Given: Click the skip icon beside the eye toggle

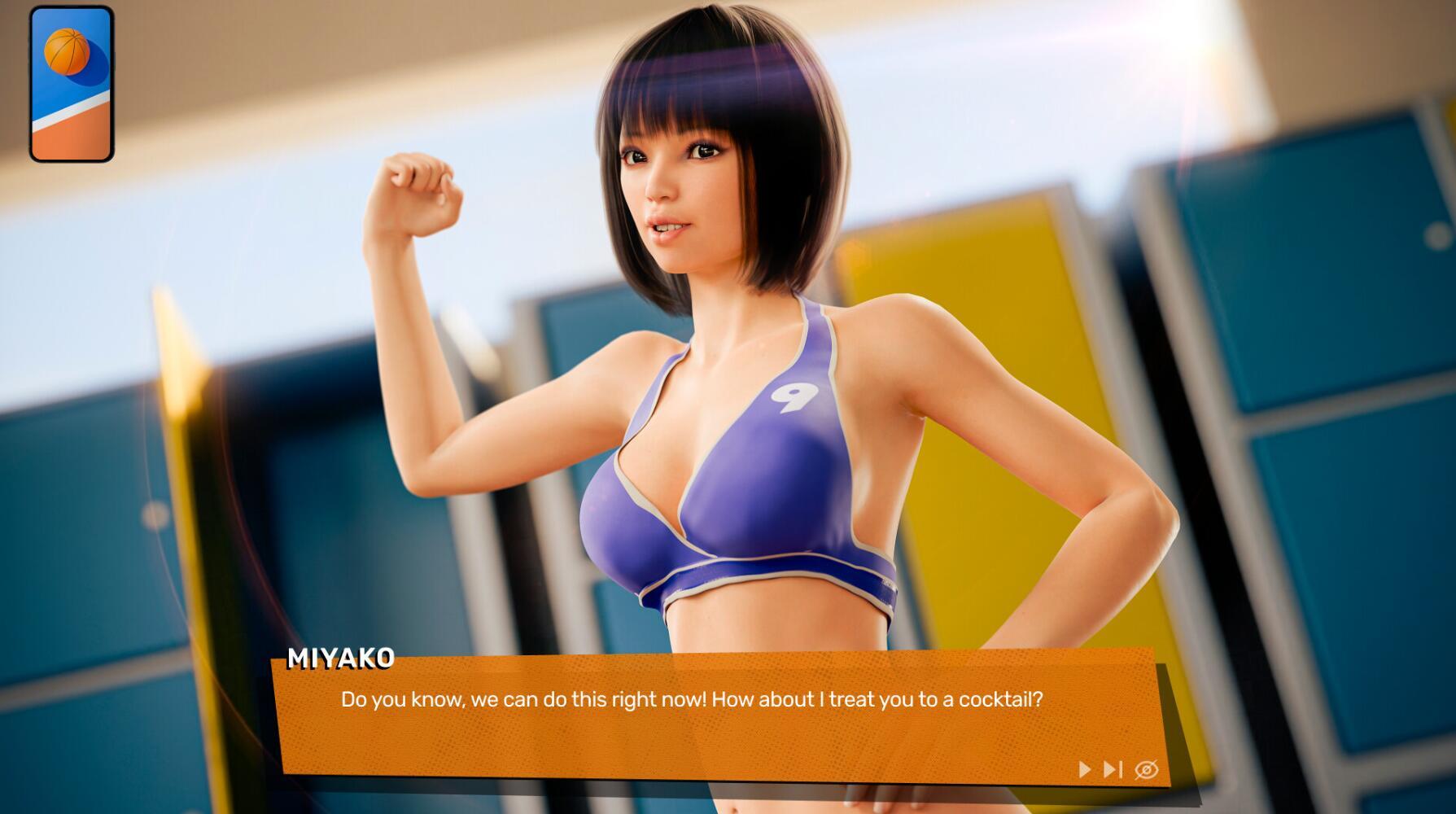Looking at the screenshot, I should click(1112, 767).
